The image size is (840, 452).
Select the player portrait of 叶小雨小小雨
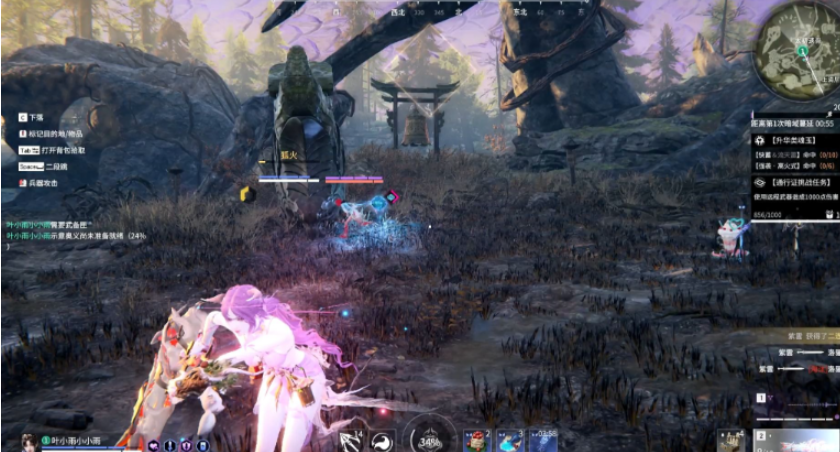point(28,442)
